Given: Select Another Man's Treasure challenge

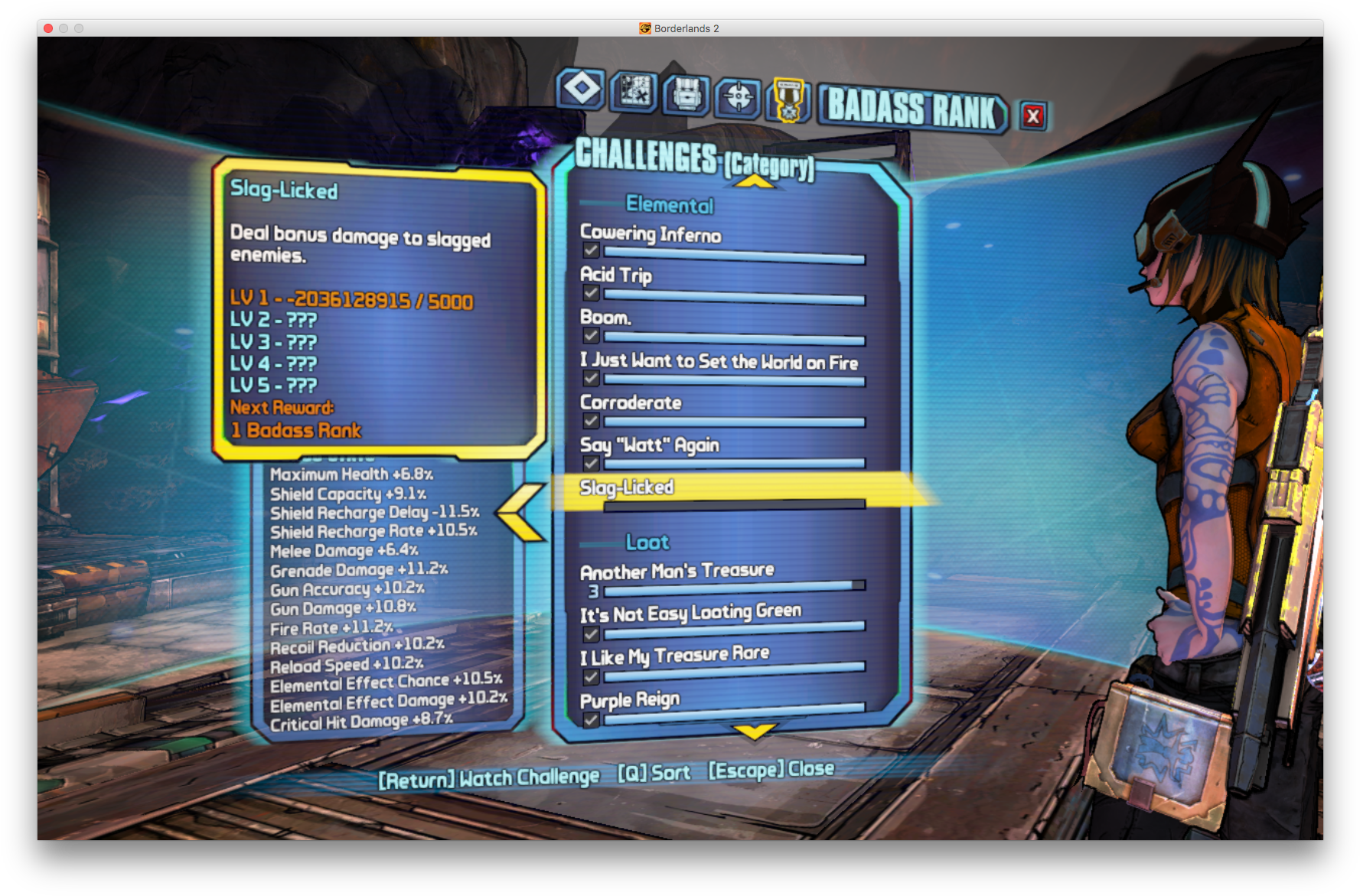Looking at the screenshot, I should (x=677, y=572).
